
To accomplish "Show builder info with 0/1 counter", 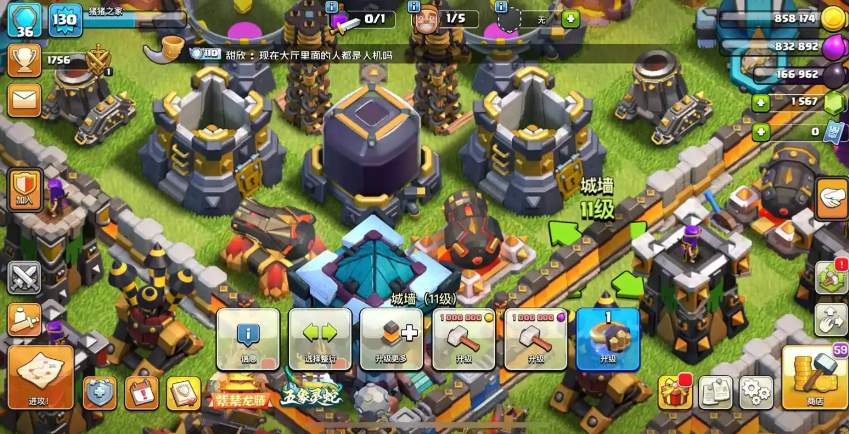I will [x=362, y=18].
